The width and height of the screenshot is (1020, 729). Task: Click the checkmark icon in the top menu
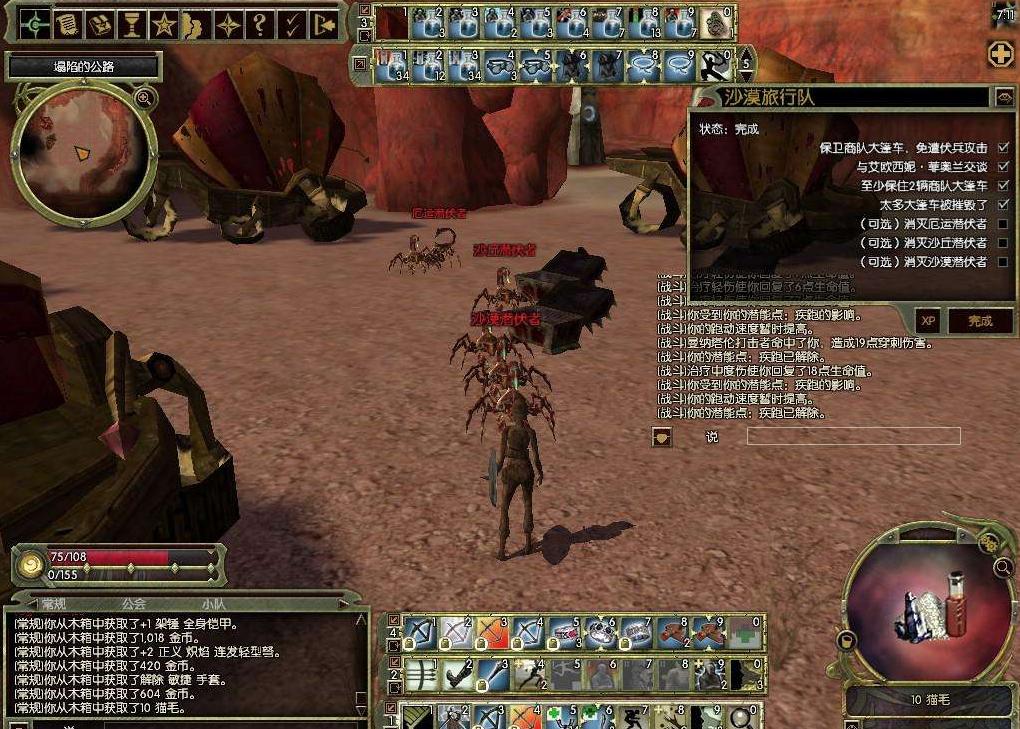pyautogui.click(x=292, y=24)
